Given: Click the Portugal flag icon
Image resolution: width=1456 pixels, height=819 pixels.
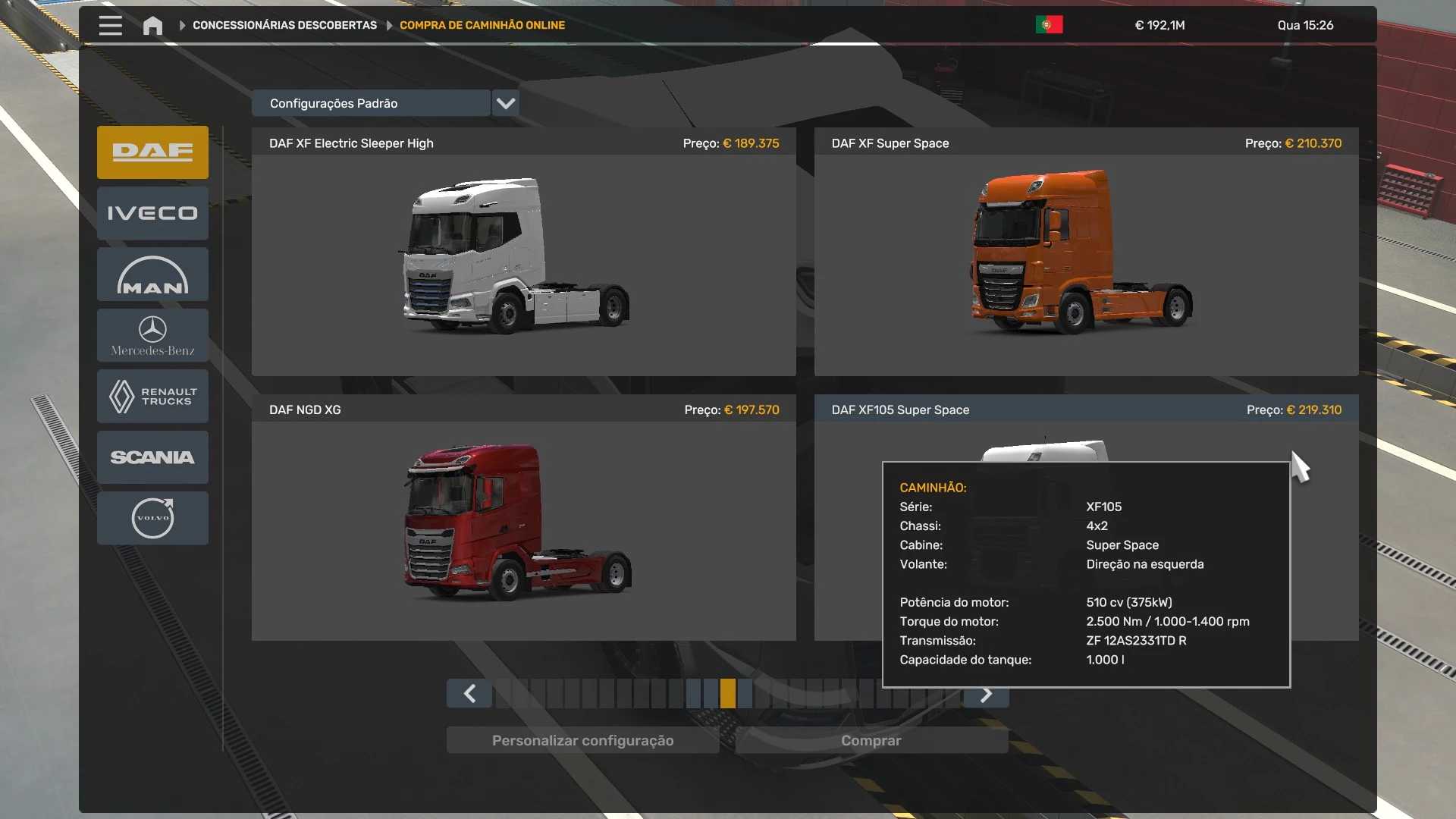Looking at the screenshot, I should (x=1049, y=25).
